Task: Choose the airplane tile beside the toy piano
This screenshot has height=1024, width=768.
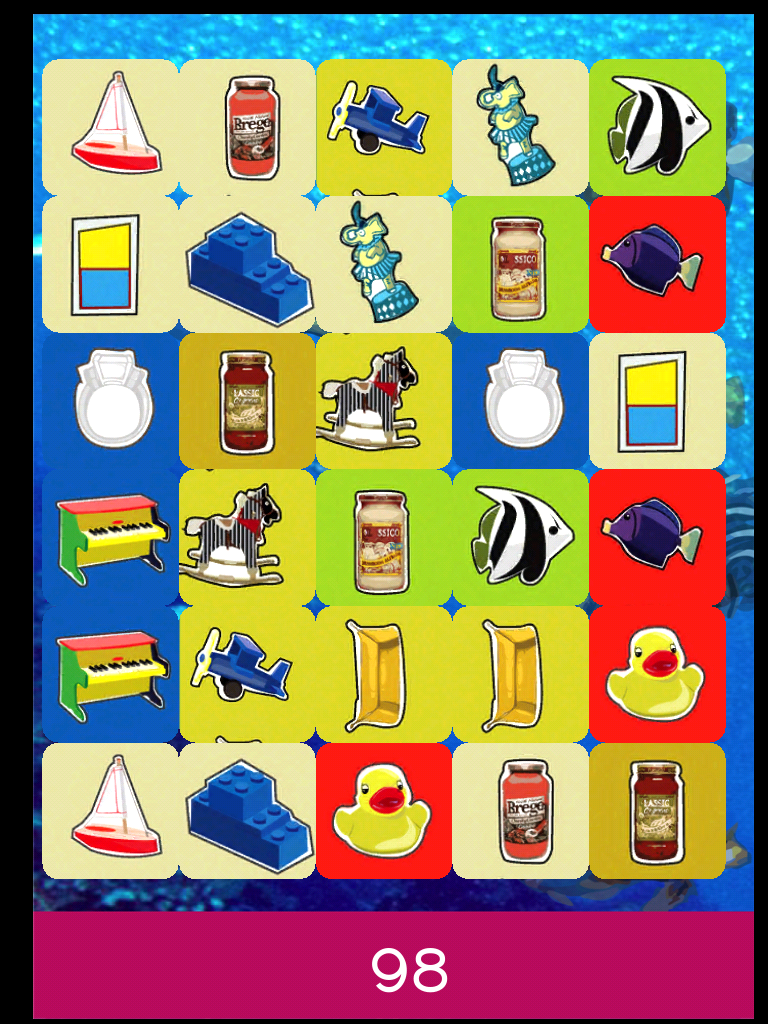Action: [247, 674]
